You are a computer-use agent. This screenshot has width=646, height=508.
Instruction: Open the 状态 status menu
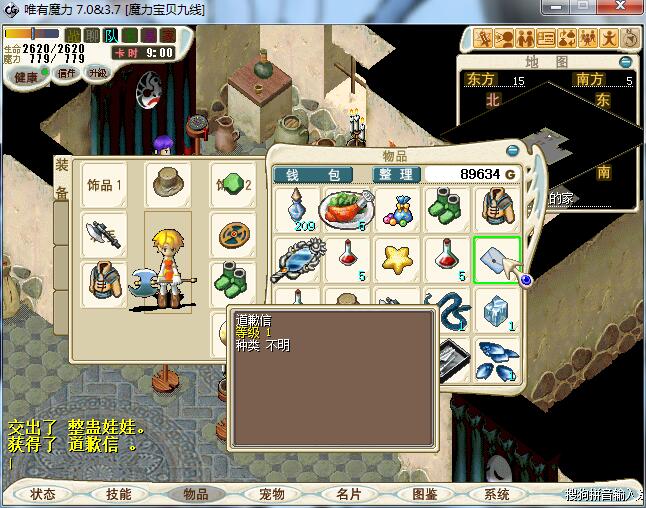[43, 494]
